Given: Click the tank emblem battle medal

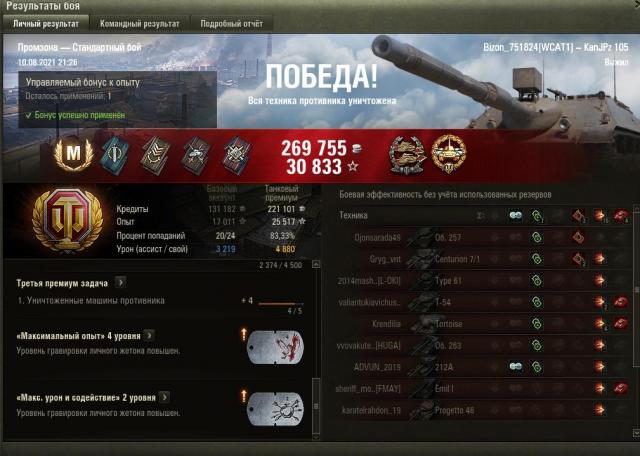Looking at the screenshot, I should 448,155.
